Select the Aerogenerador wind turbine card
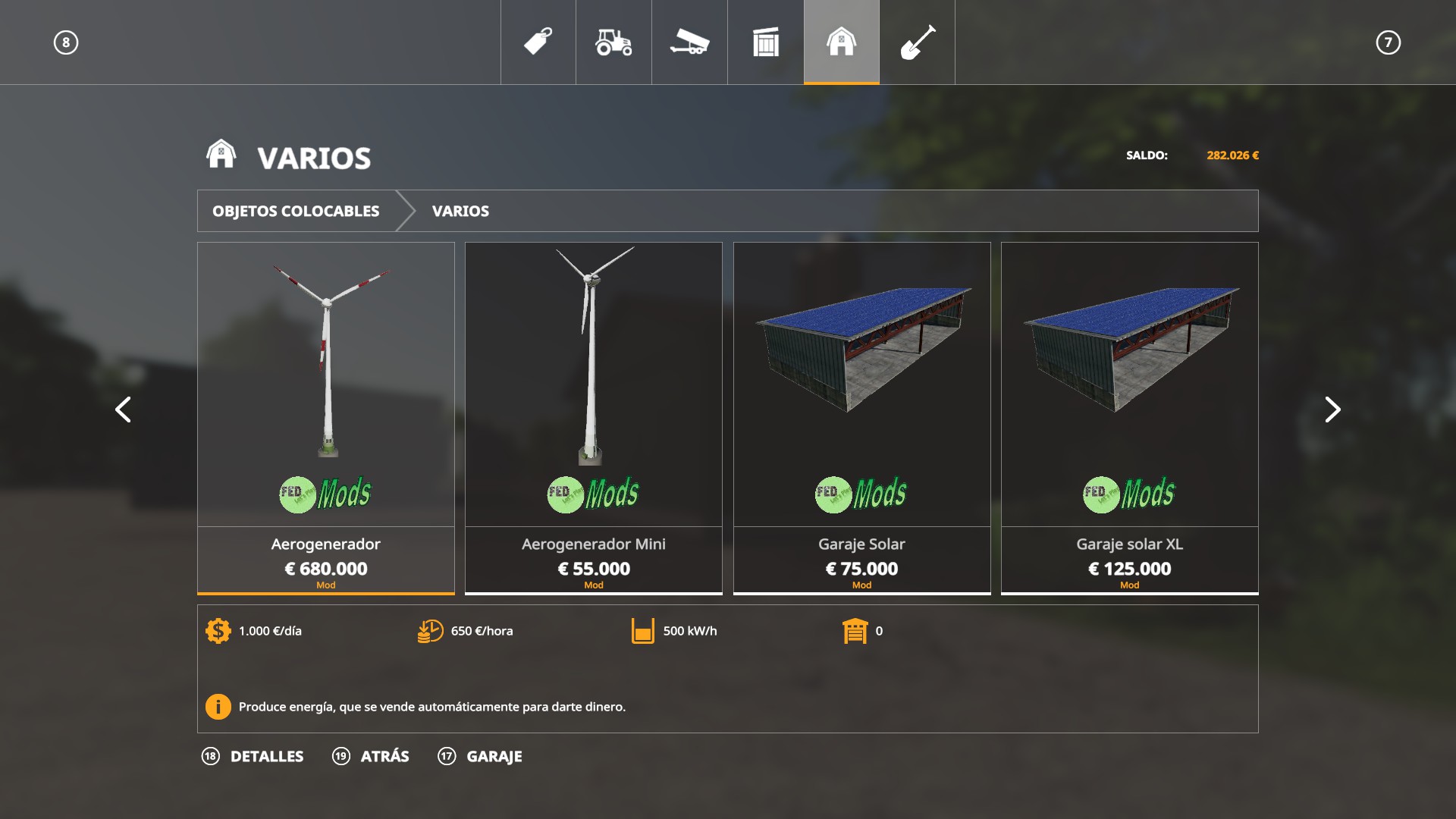This screenshot has height=819, width=1456. pyautogui.click(x=326, y=417)
